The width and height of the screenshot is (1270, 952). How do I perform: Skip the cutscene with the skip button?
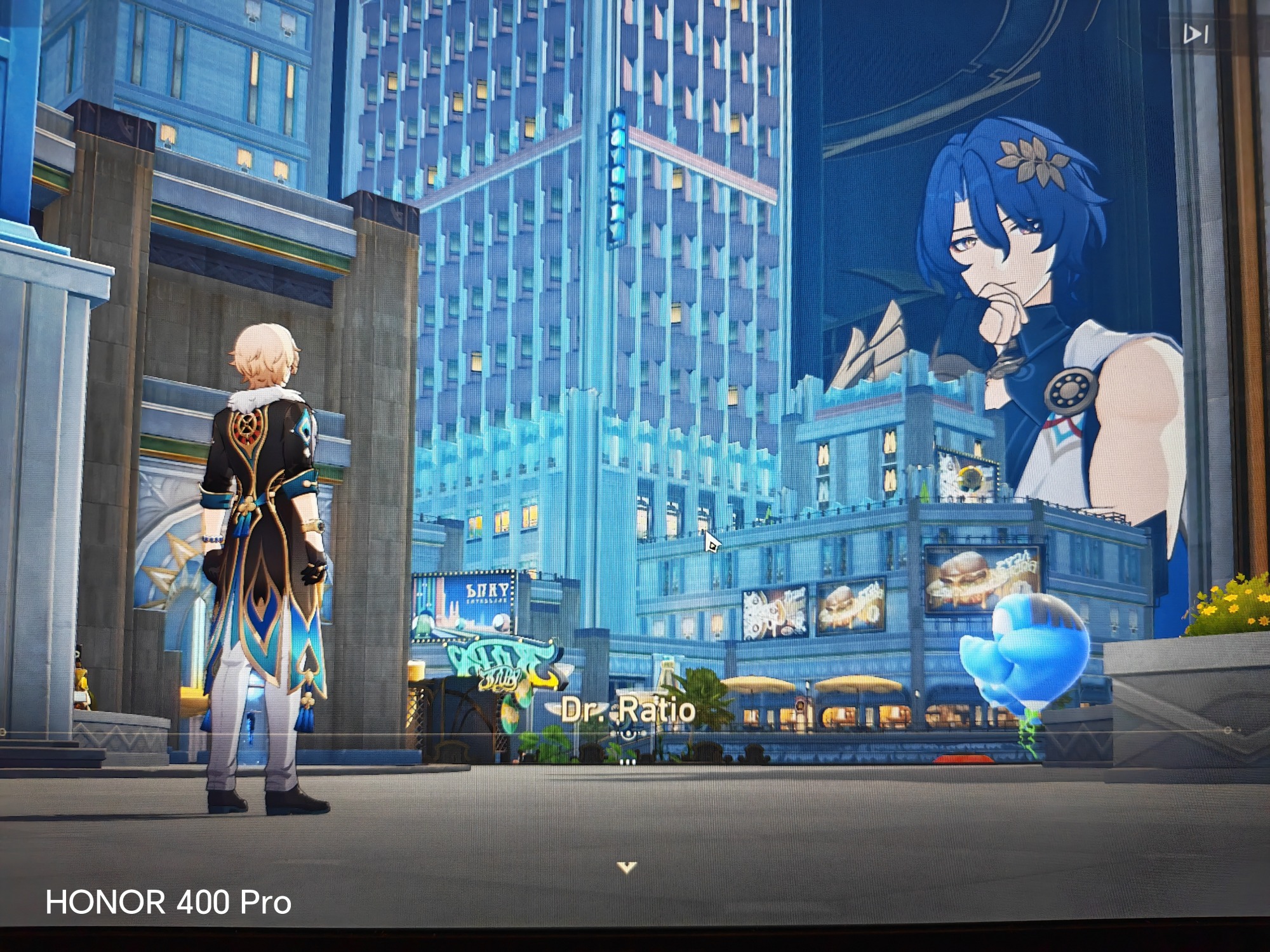1196,34
